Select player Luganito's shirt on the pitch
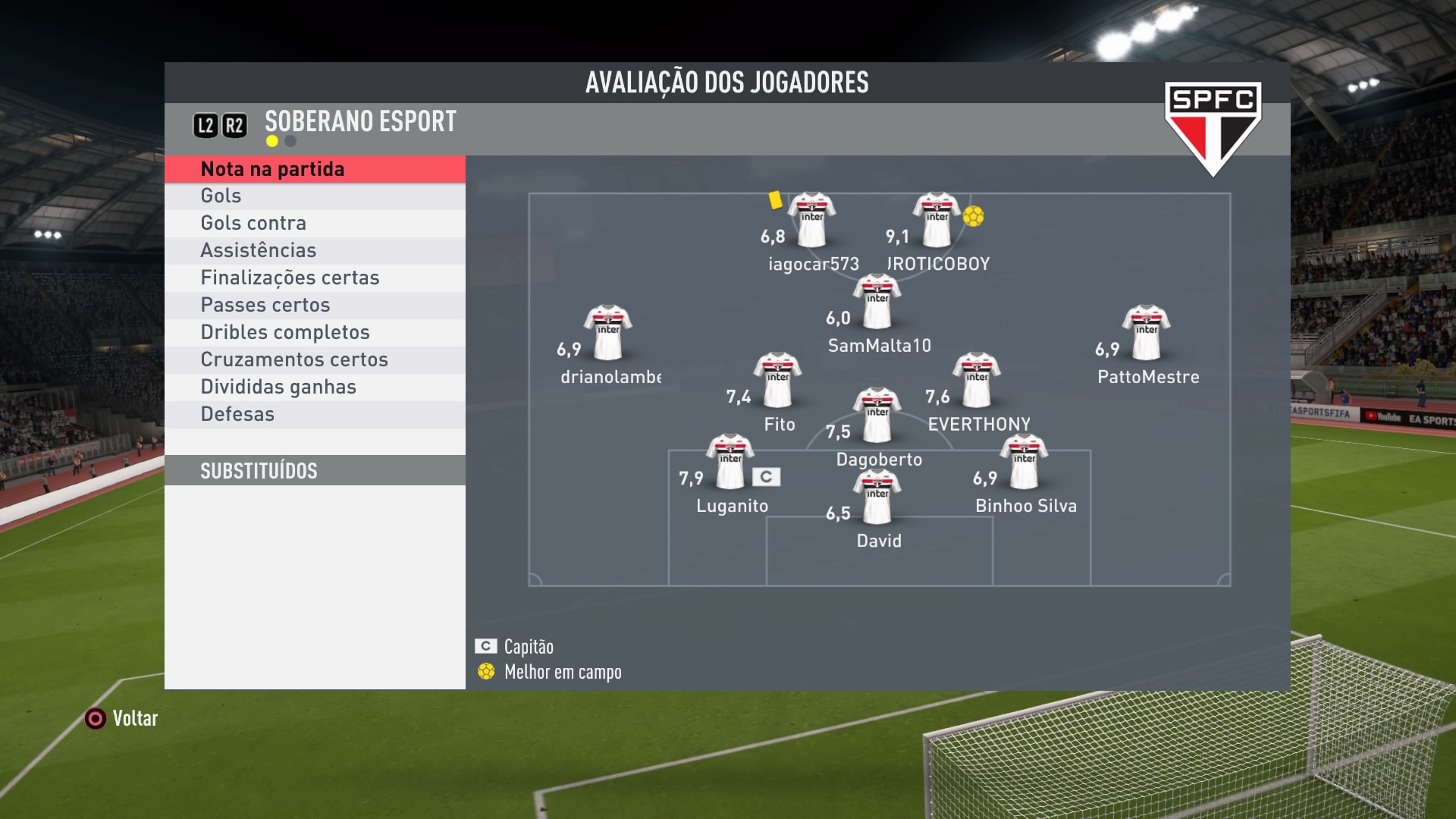The image size is (1456, 819). coord(730,461)
